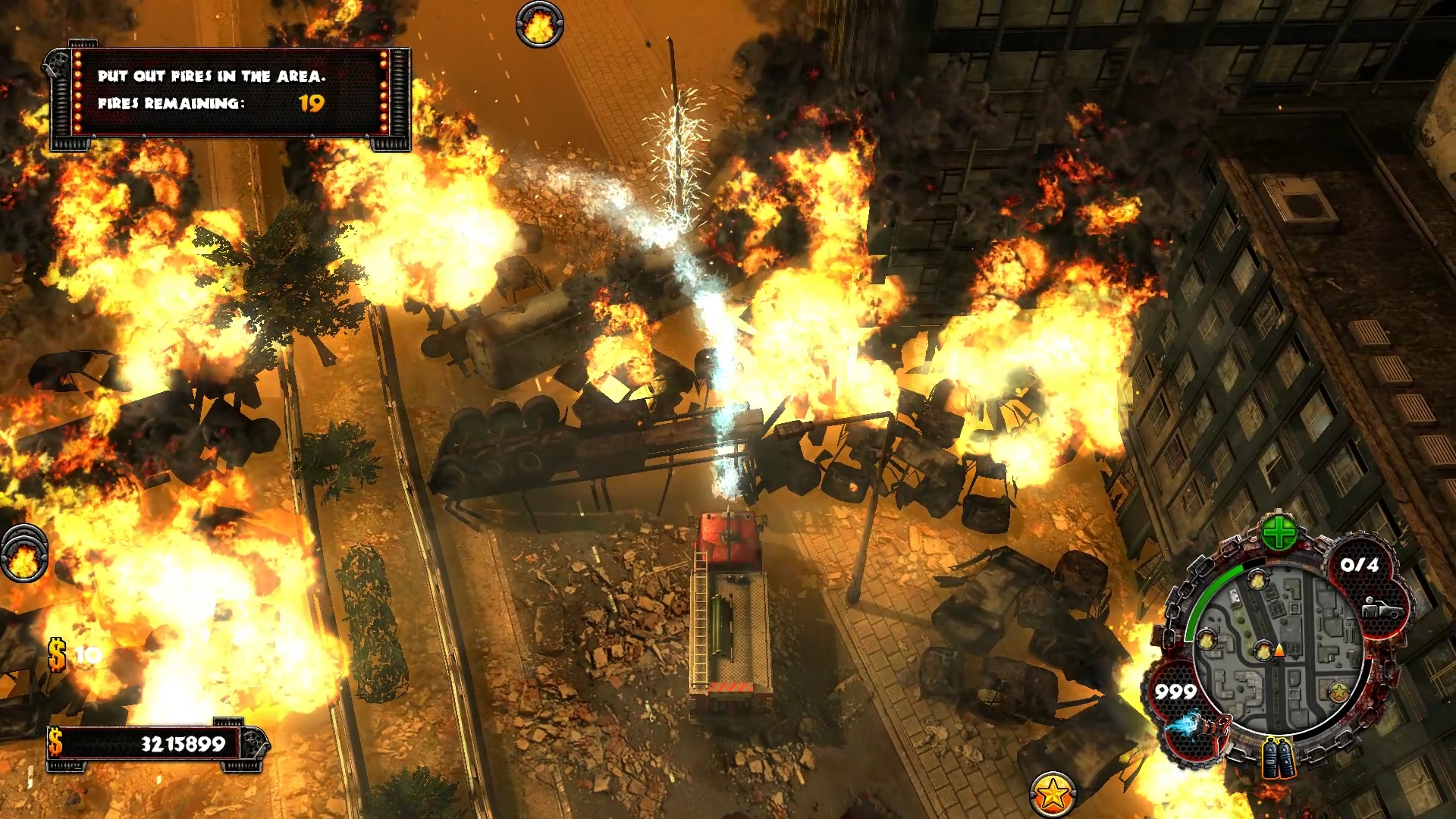Click the nitro tanks boost icon
The height and width of the screenshot is (819, 1456).
click(x=1278, y=758)
